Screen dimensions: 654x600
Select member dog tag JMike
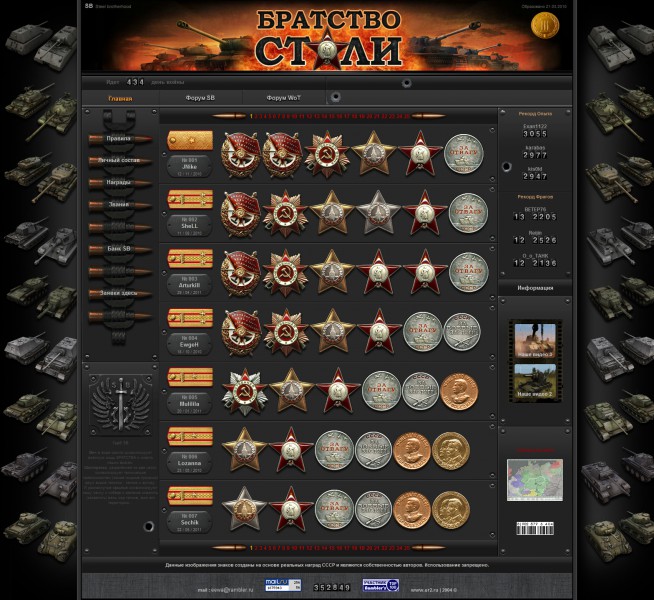189,167
